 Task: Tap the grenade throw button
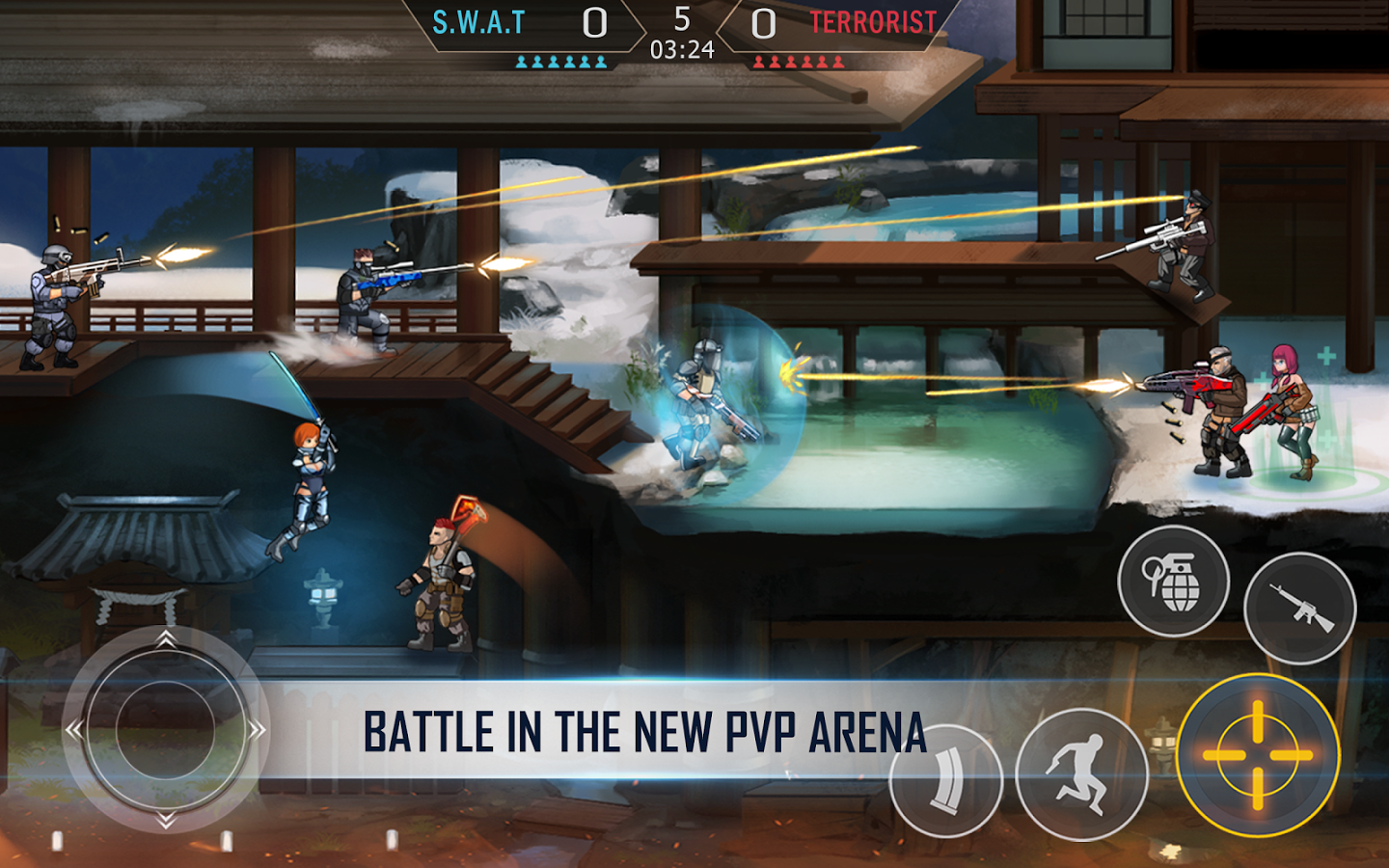click(1173, 581)
